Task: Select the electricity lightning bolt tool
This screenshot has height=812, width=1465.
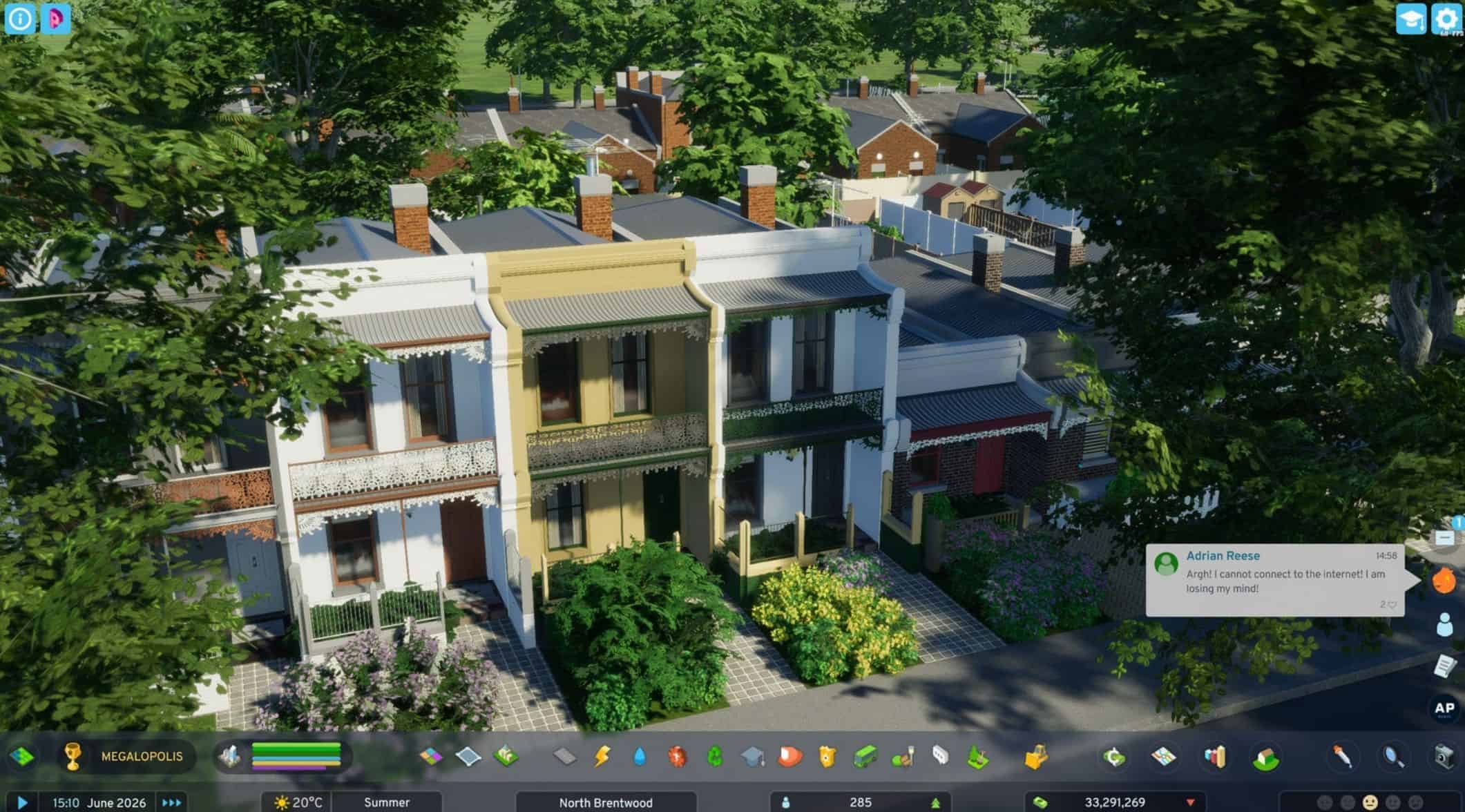Action: (602, 756)
